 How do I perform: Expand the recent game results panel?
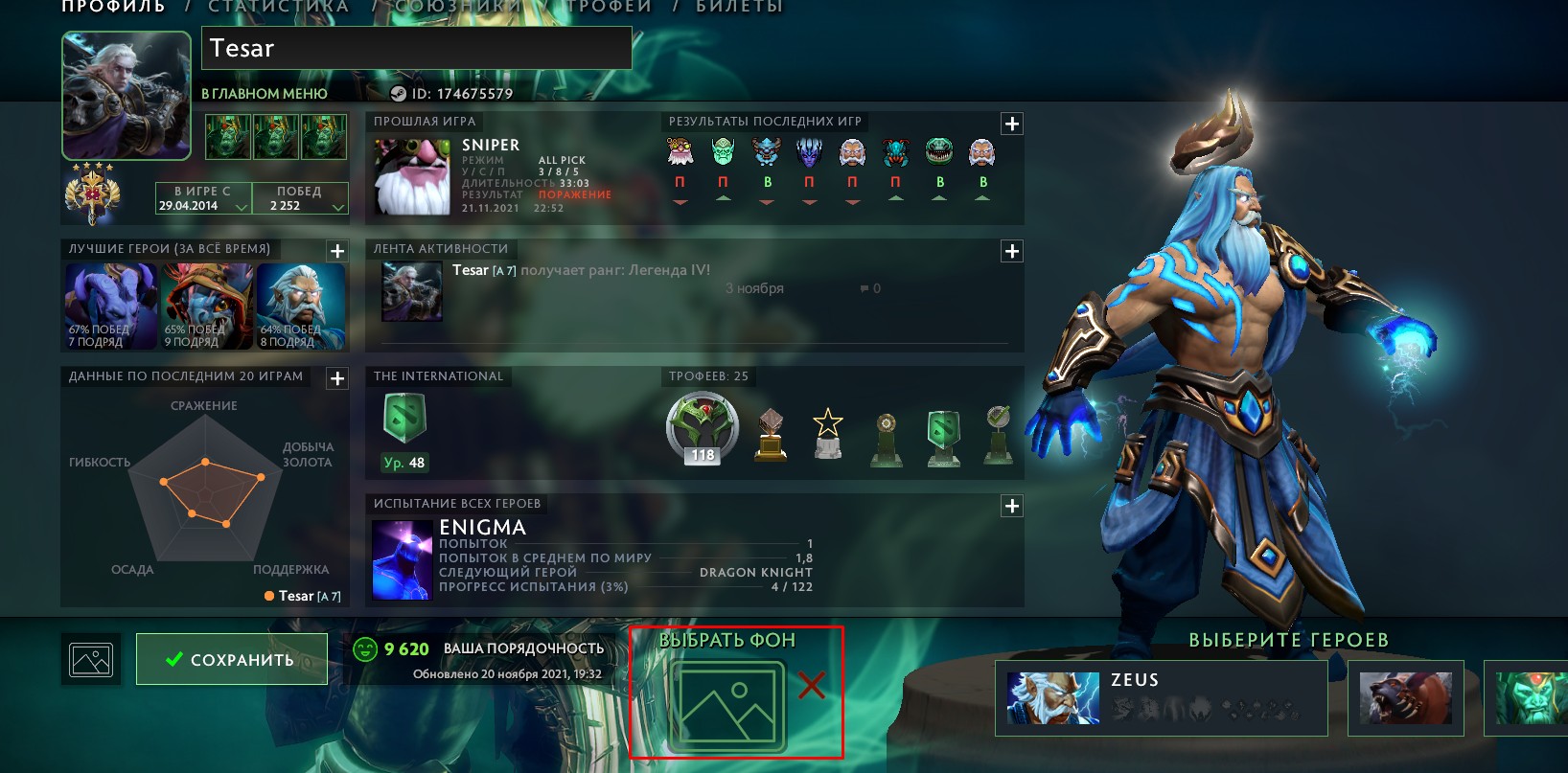click(x=1011, y=124)
